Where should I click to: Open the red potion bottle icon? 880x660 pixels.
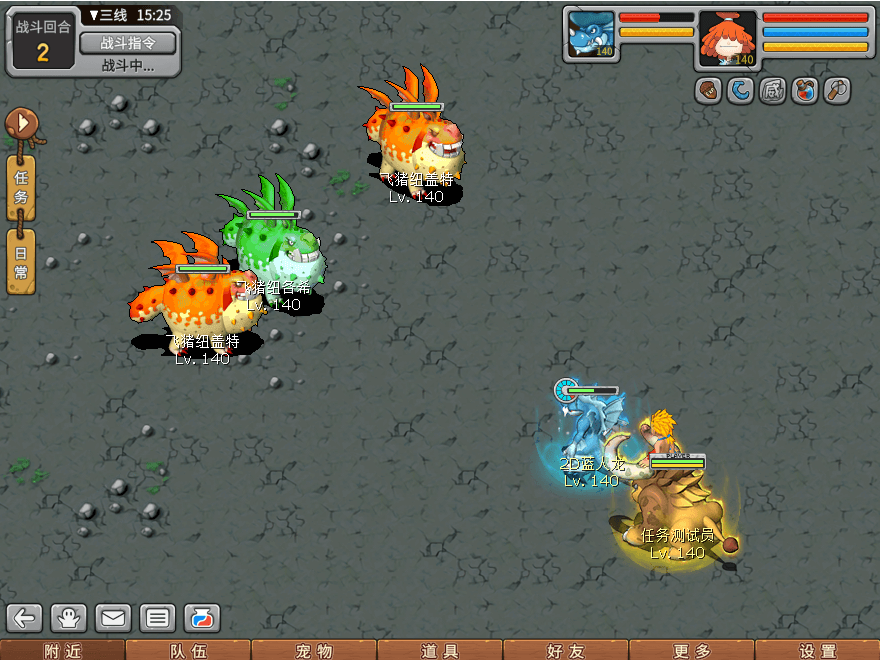point(804,90)
